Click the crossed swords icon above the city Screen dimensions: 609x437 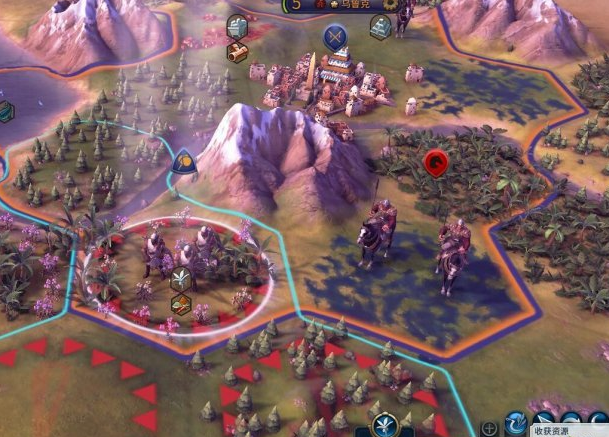(335, 38)
